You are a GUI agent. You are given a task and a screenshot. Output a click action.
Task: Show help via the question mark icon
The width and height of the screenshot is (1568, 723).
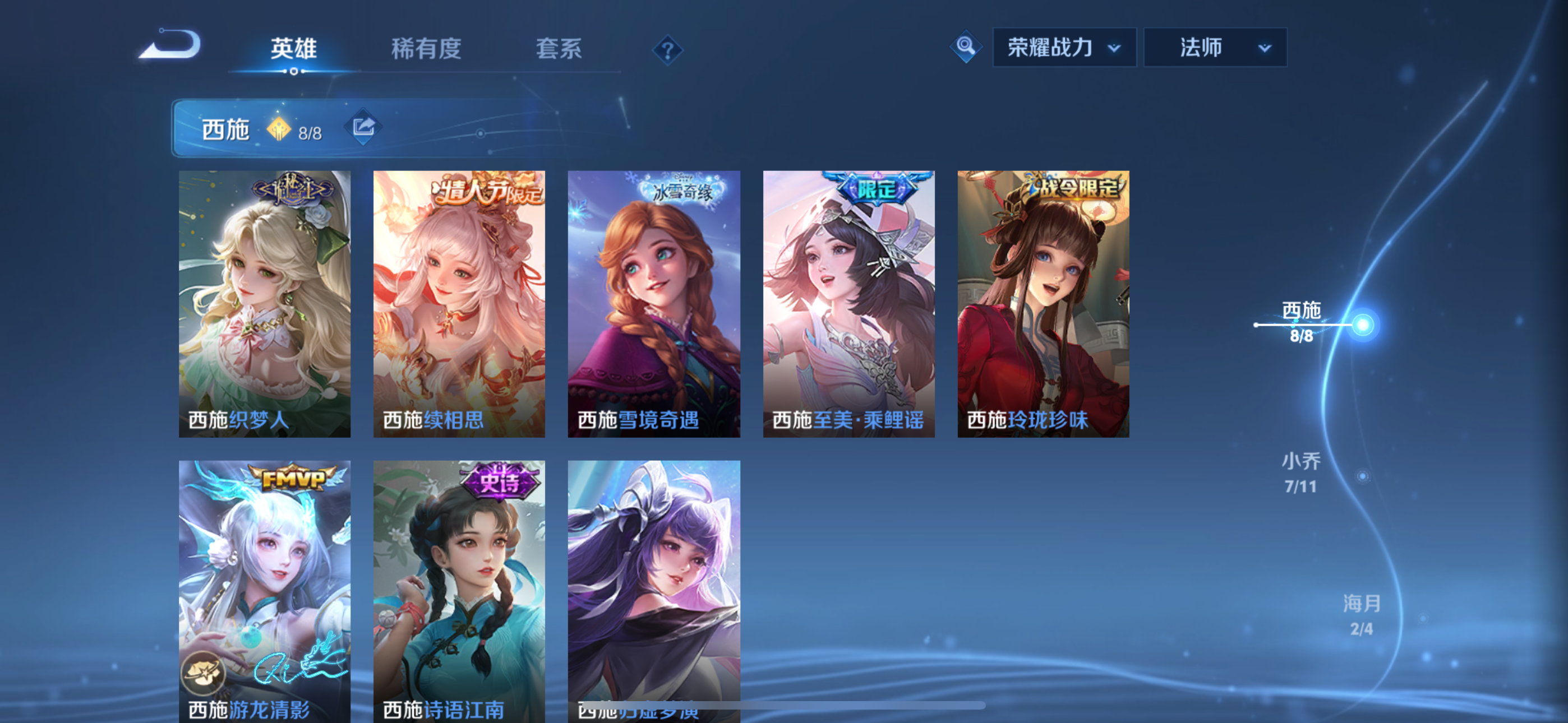[x=667, y=50]
